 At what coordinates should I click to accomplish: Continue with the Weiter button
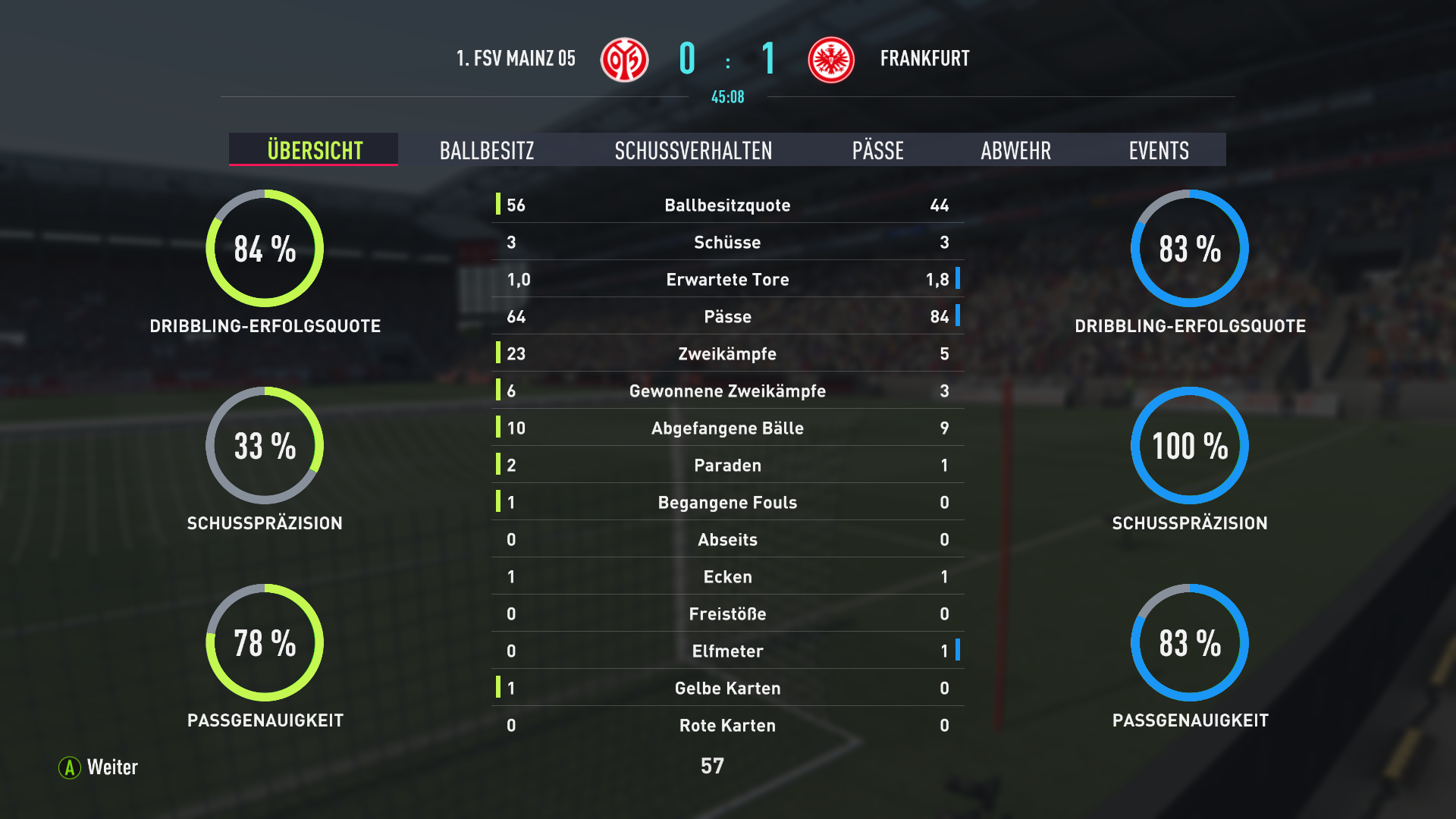click(99, 767)
